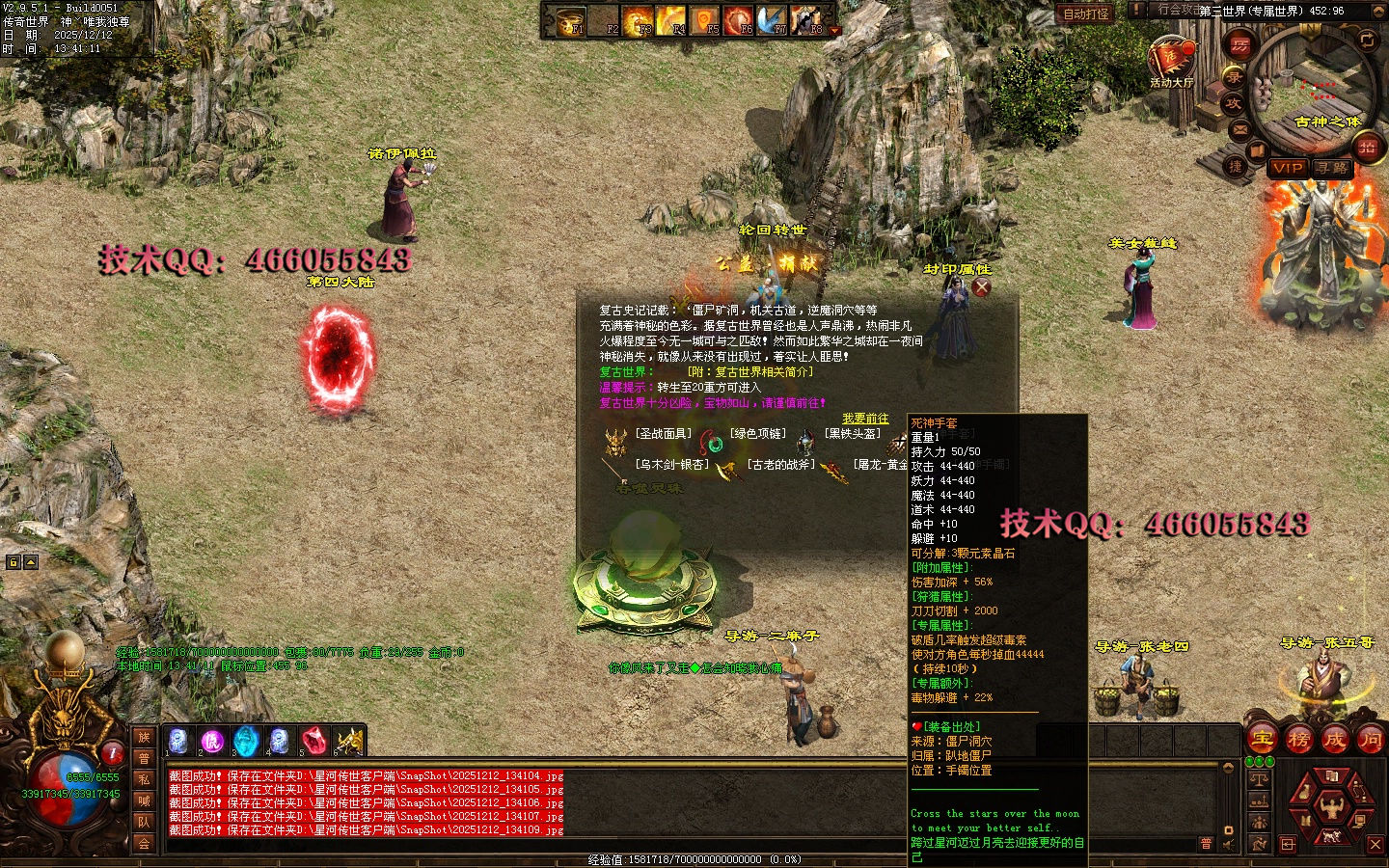This screenshot has height=868, width=1389.
Task: Switch chat to the 队 team channel
Action: point(144,822)
